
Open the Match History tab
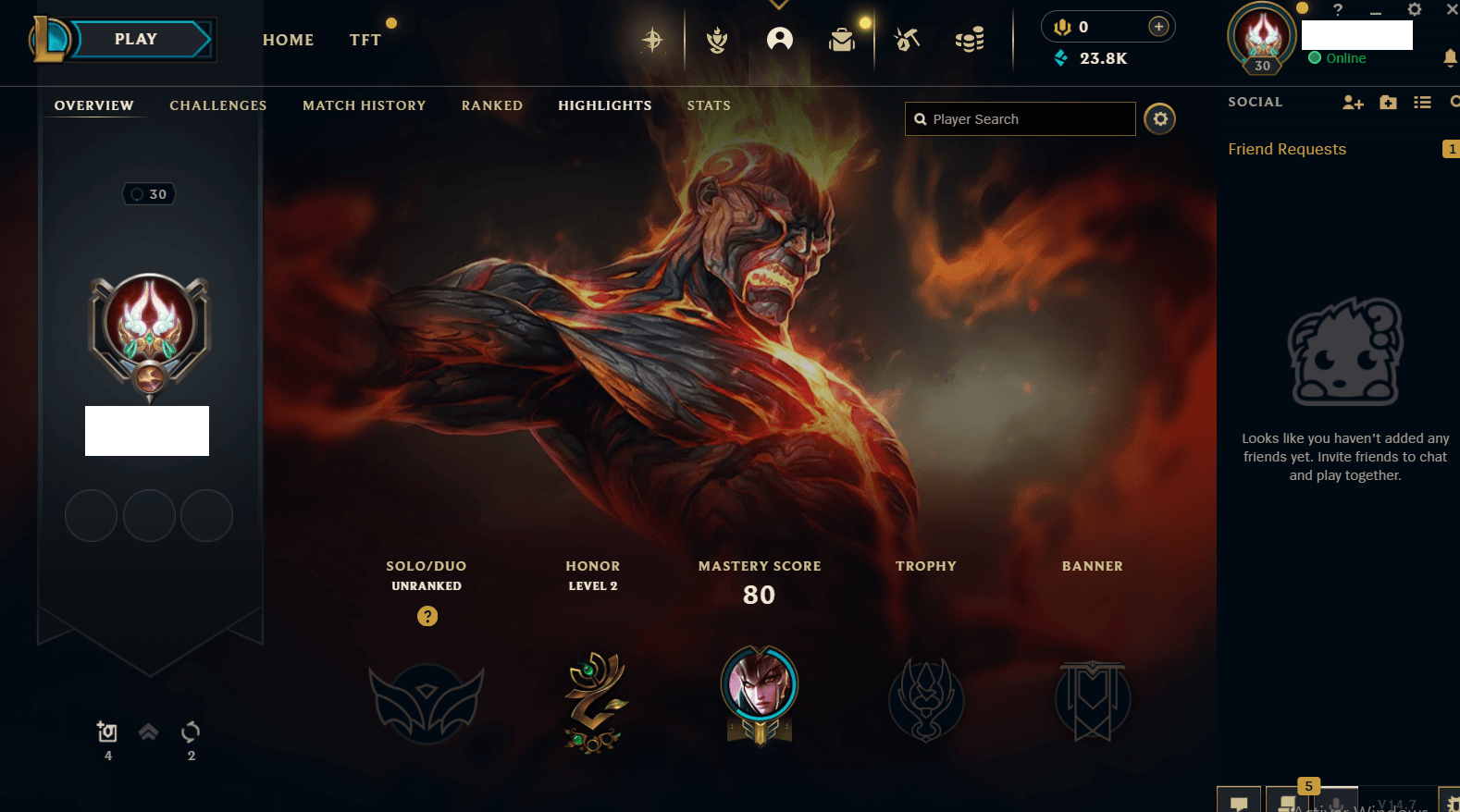click(364, 105)
